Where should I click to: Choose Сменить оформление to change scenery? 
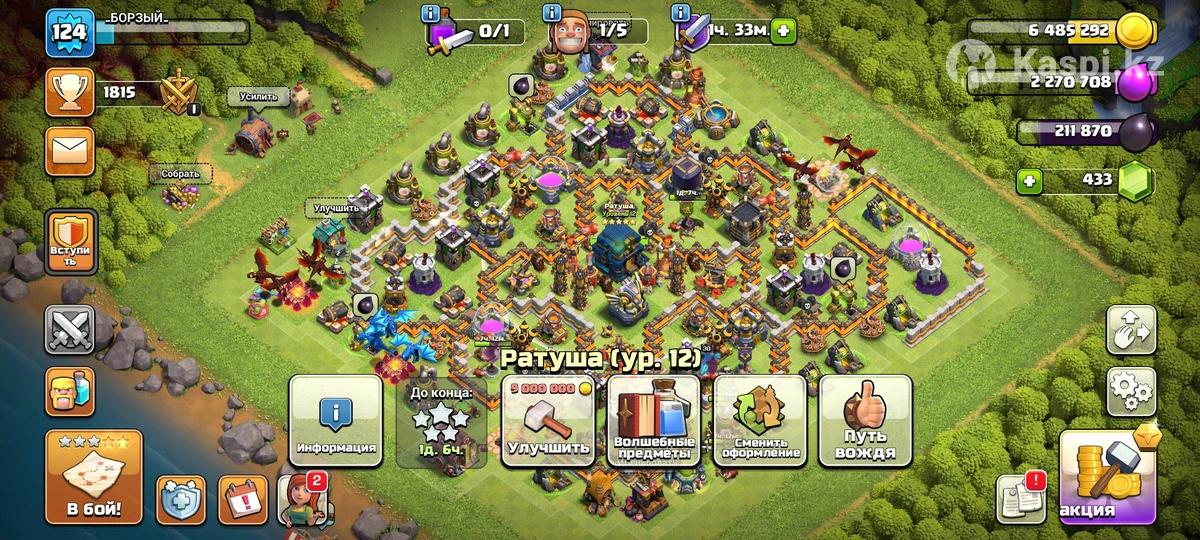(x=760, y=421)
